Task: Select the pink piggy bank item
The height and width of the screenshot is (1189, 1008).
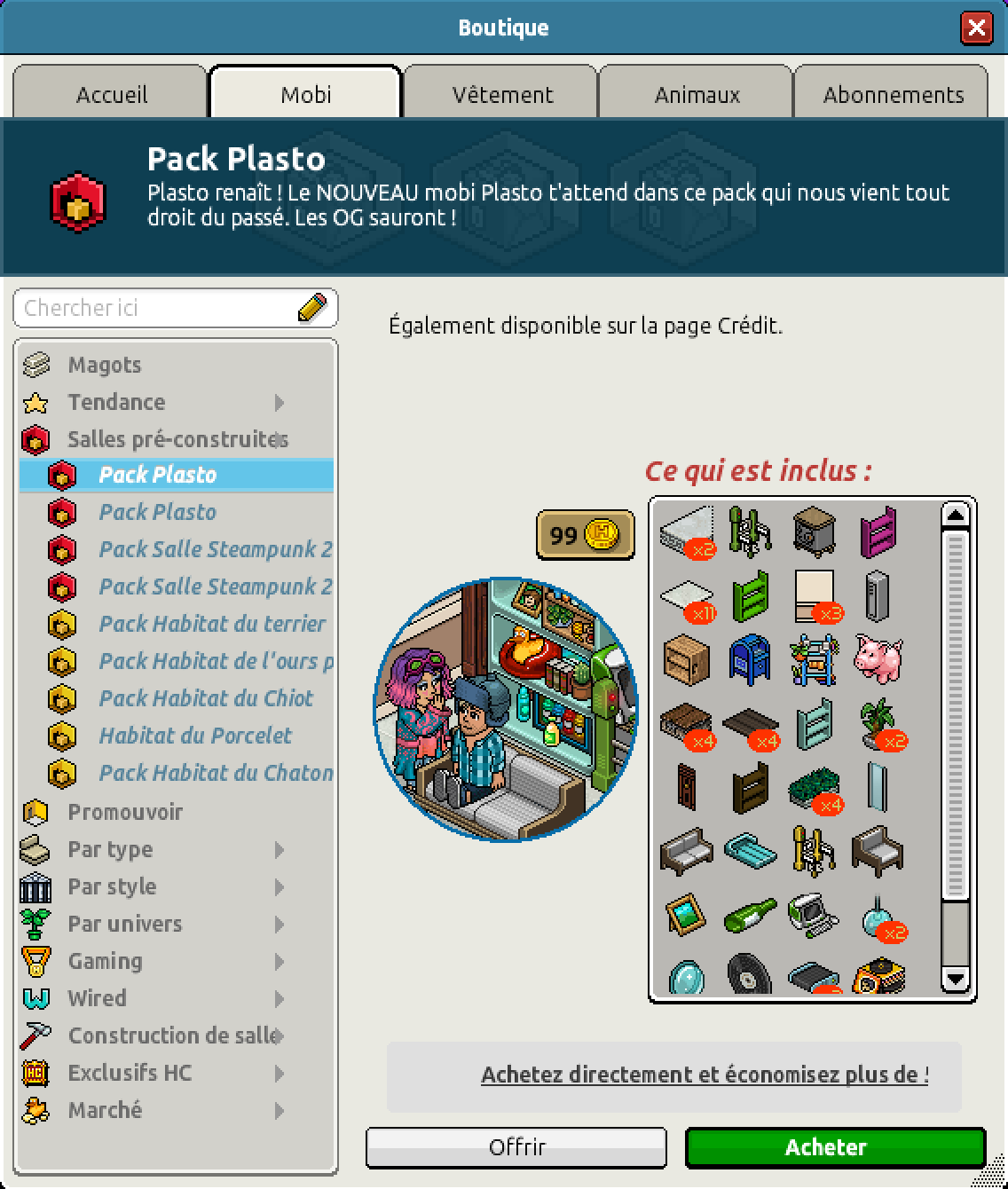Action: pyautogui.click(x=878, y=659)
